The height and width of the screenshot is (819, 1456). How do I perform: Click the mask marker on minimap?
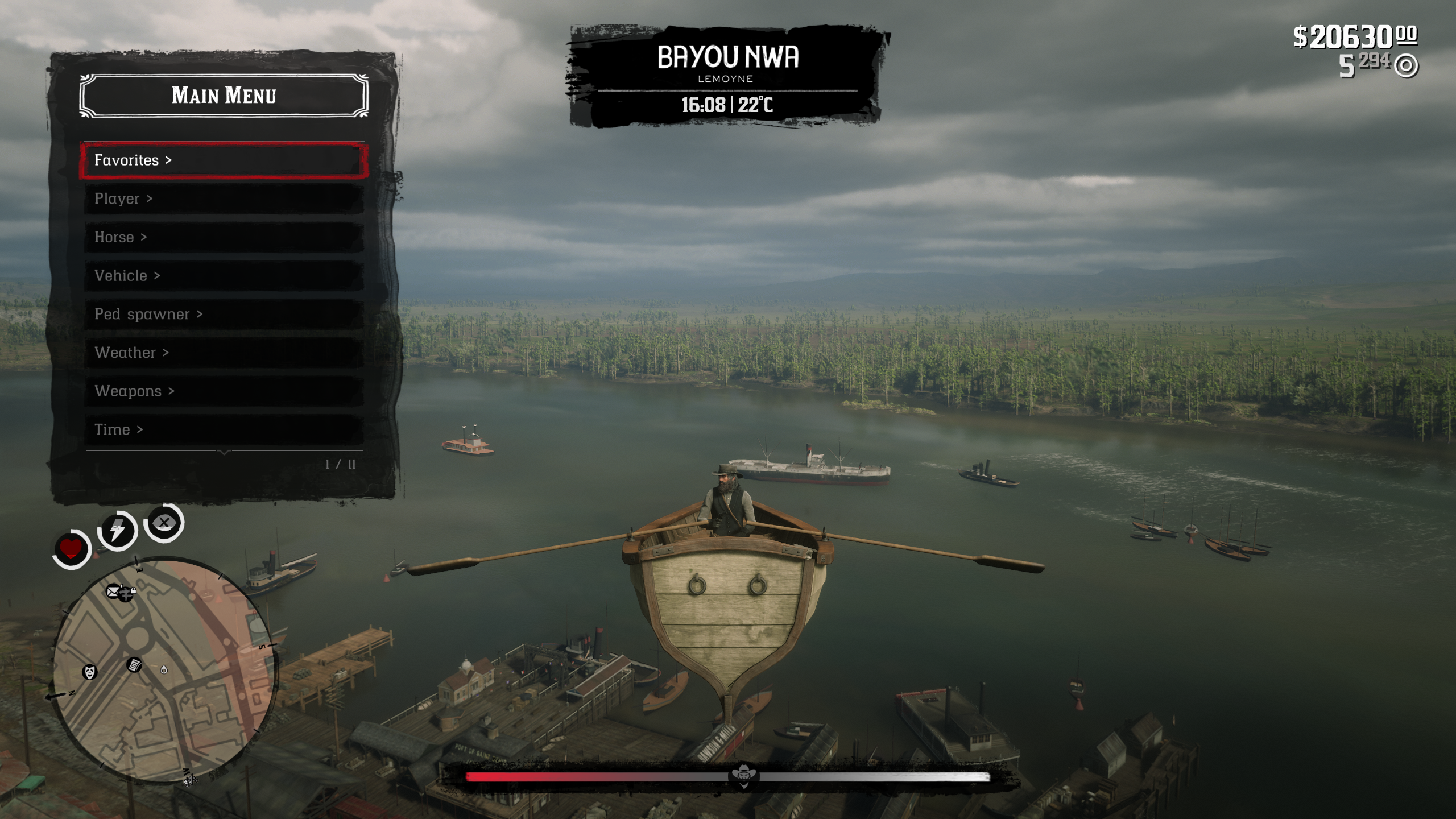click(x=90, y=672)
